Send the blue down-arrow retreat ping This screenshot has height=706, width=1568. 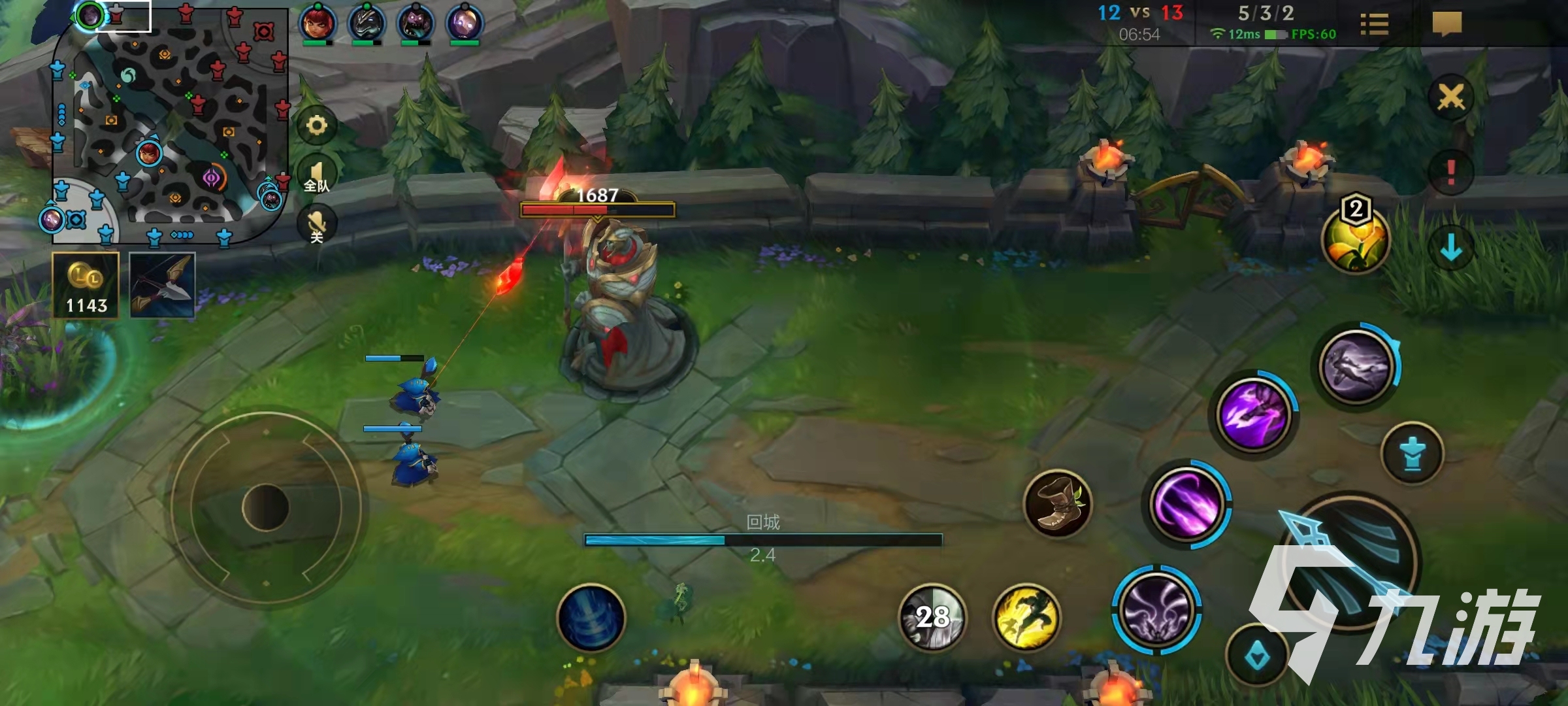pyautogui.click(x=1451, y=248)
